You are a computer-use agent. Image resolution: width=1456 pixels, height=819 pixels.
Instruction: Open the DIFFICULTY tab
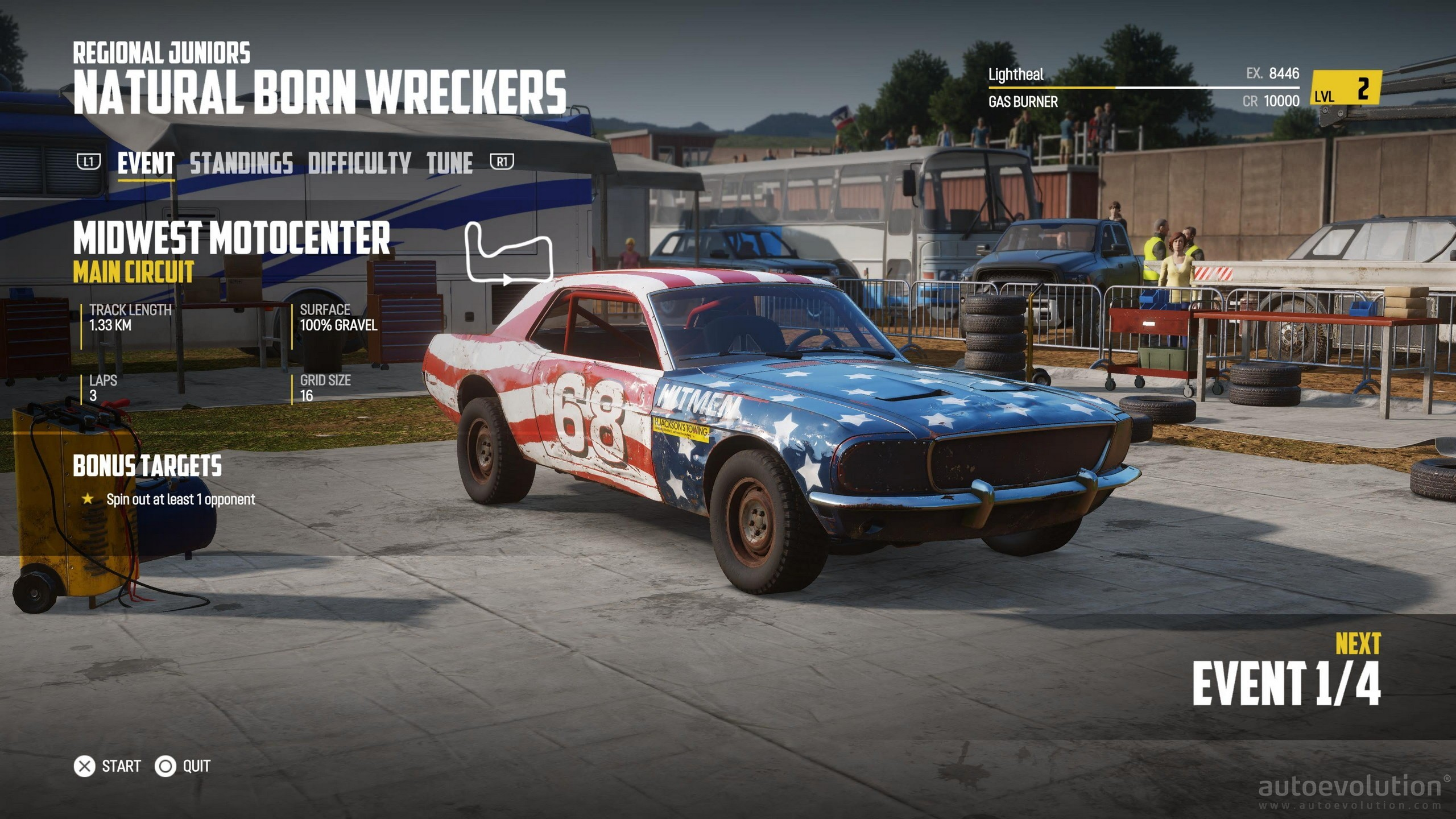click(x=357, y=164)
